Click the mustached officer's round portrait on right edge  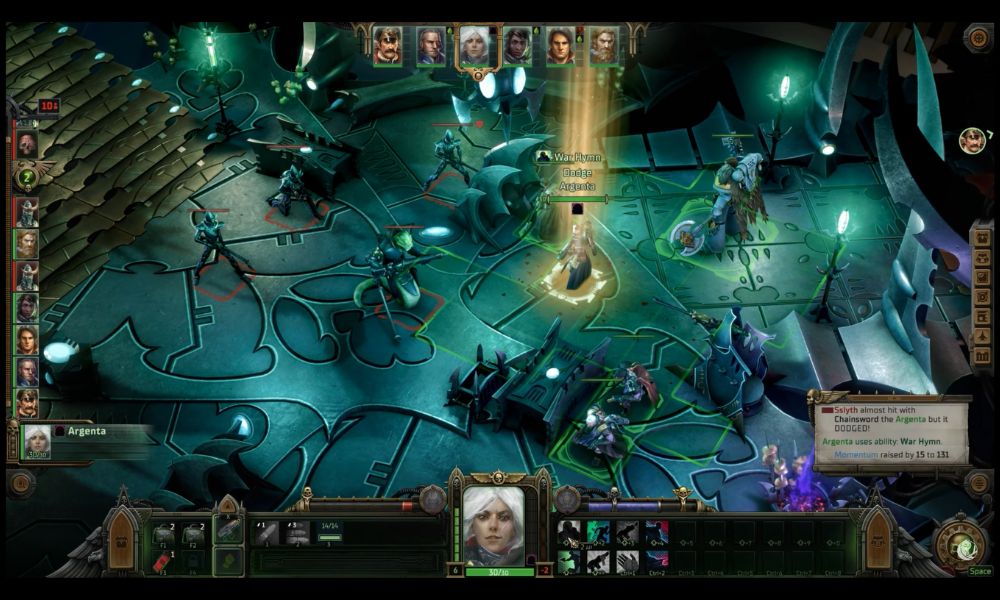pyautogui.click(x=972, y=141)
